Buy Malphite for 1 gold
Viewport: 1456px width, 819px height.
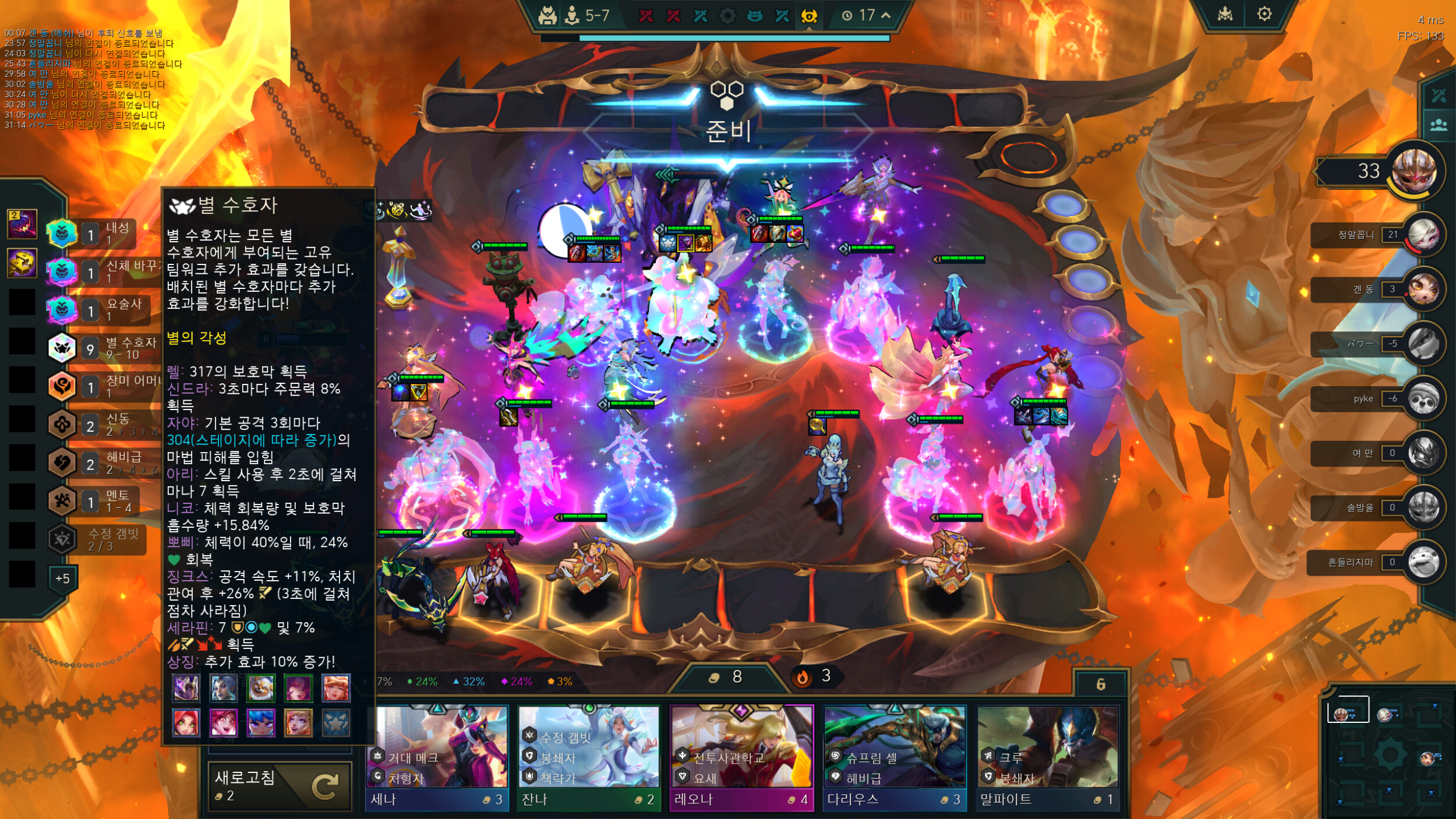(x=1047, y=757)
